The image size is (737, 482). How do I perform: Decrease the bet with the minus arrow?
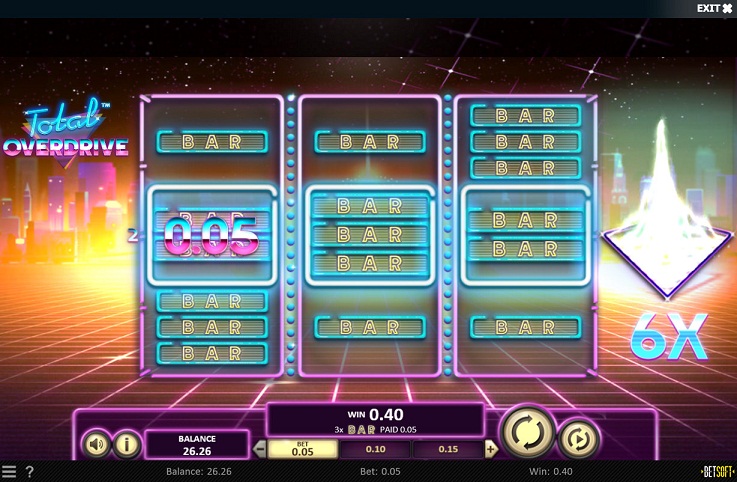(259, 449)
